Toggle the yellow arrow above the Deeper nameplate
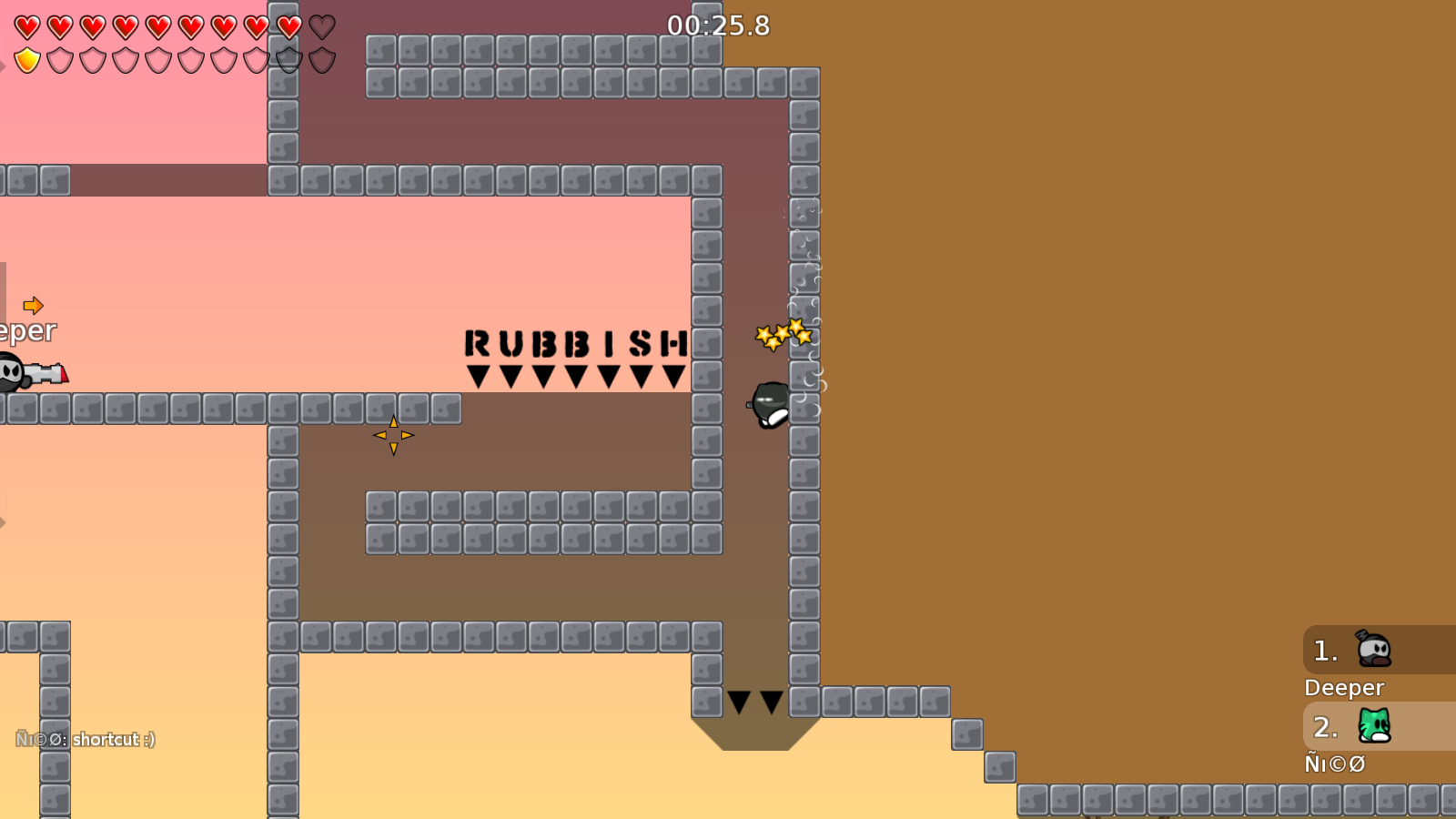 click(35, 306)
